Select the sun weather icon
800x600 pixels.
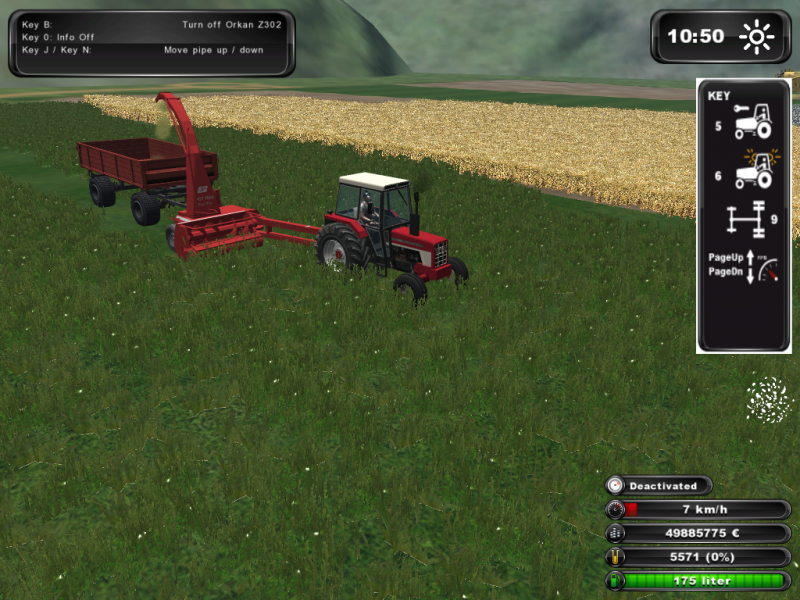[x=756, y=37]
